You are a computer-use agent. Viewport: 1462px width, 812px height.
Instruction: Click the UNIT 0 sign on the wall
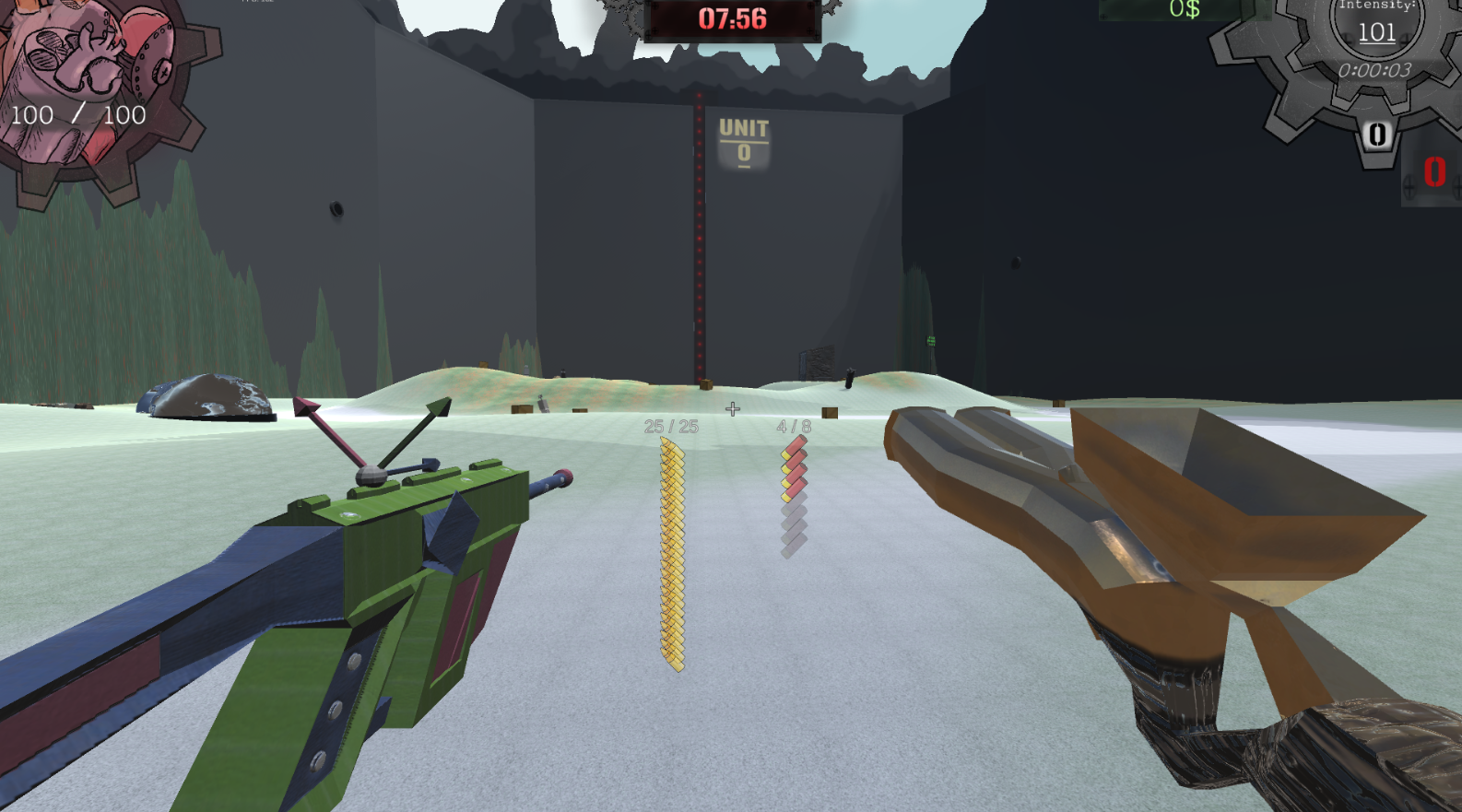pos(743,140)
